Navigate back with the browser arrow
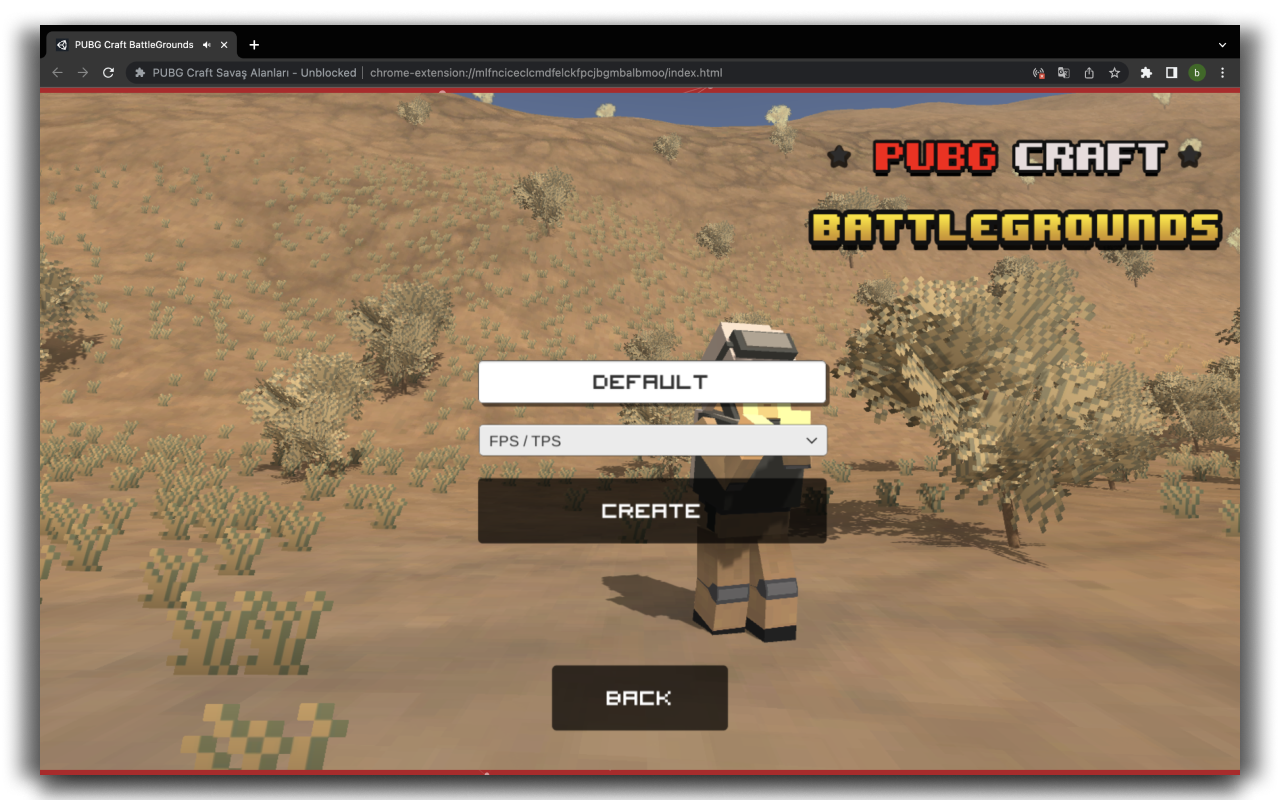 (x=57, y=72)
